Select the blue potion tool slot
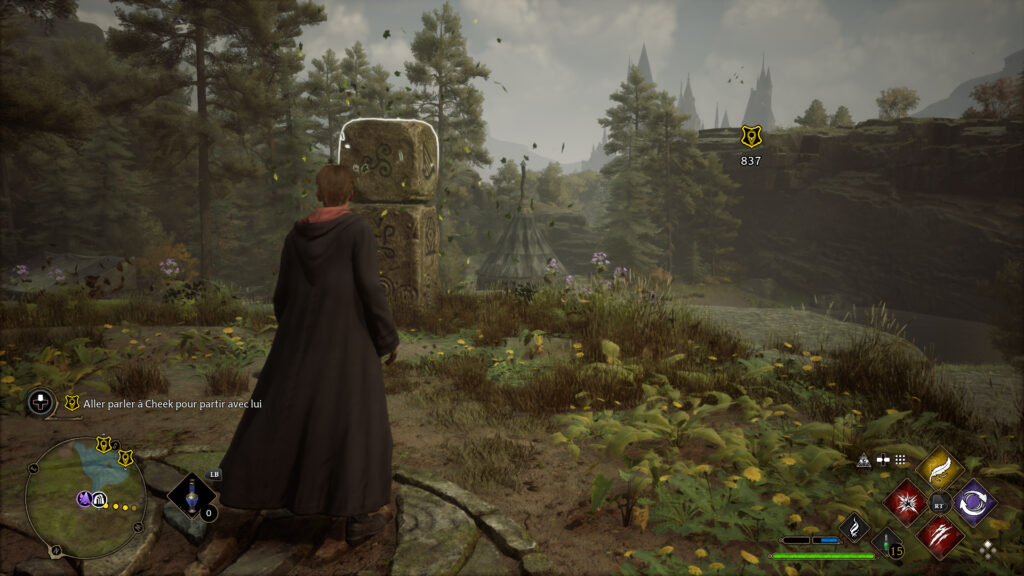Screen dimensions: 1024x576 tap(190, 497)
